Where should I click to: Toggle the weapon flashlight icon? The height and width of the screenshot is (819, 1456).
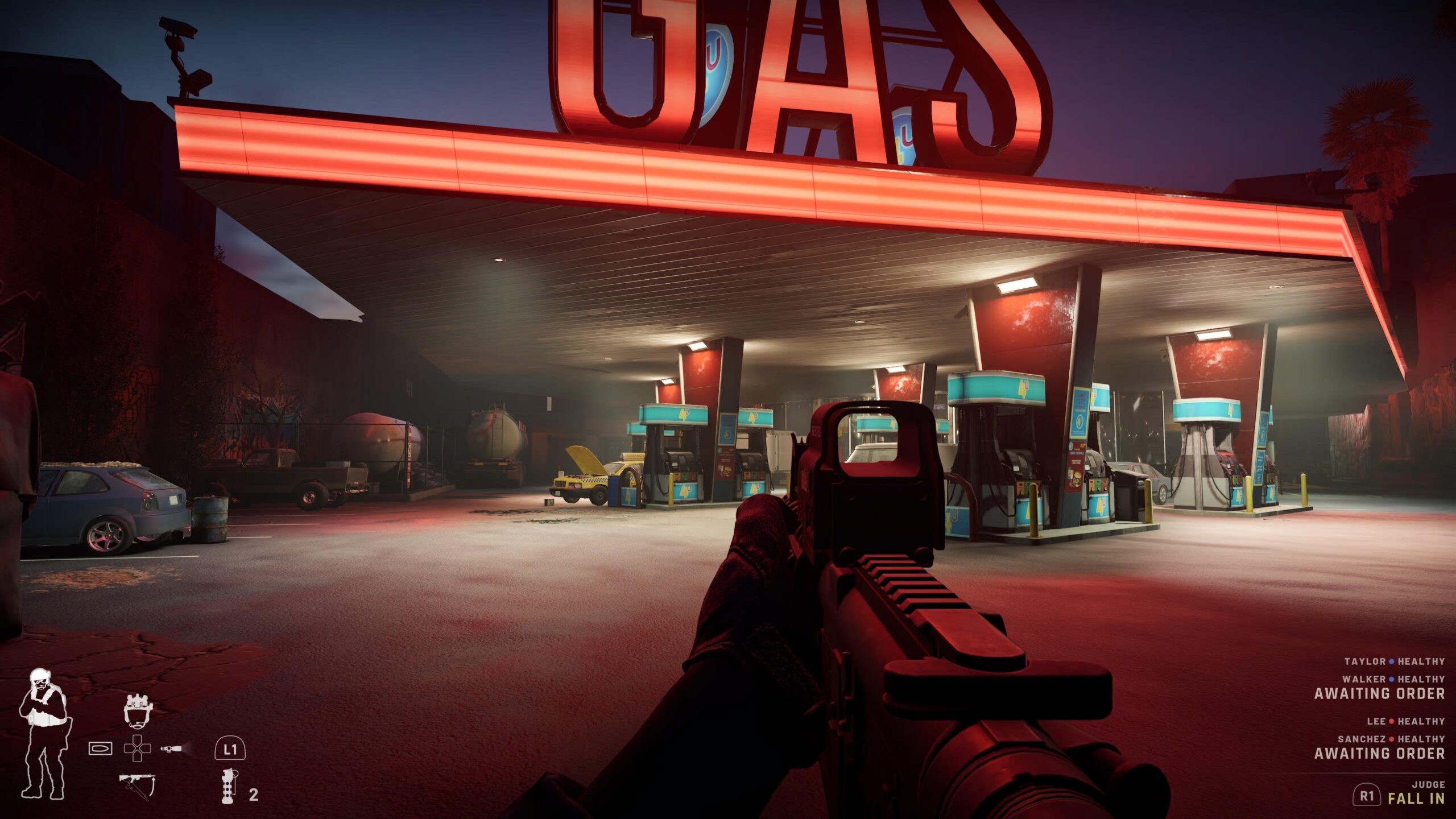point(171,748)
